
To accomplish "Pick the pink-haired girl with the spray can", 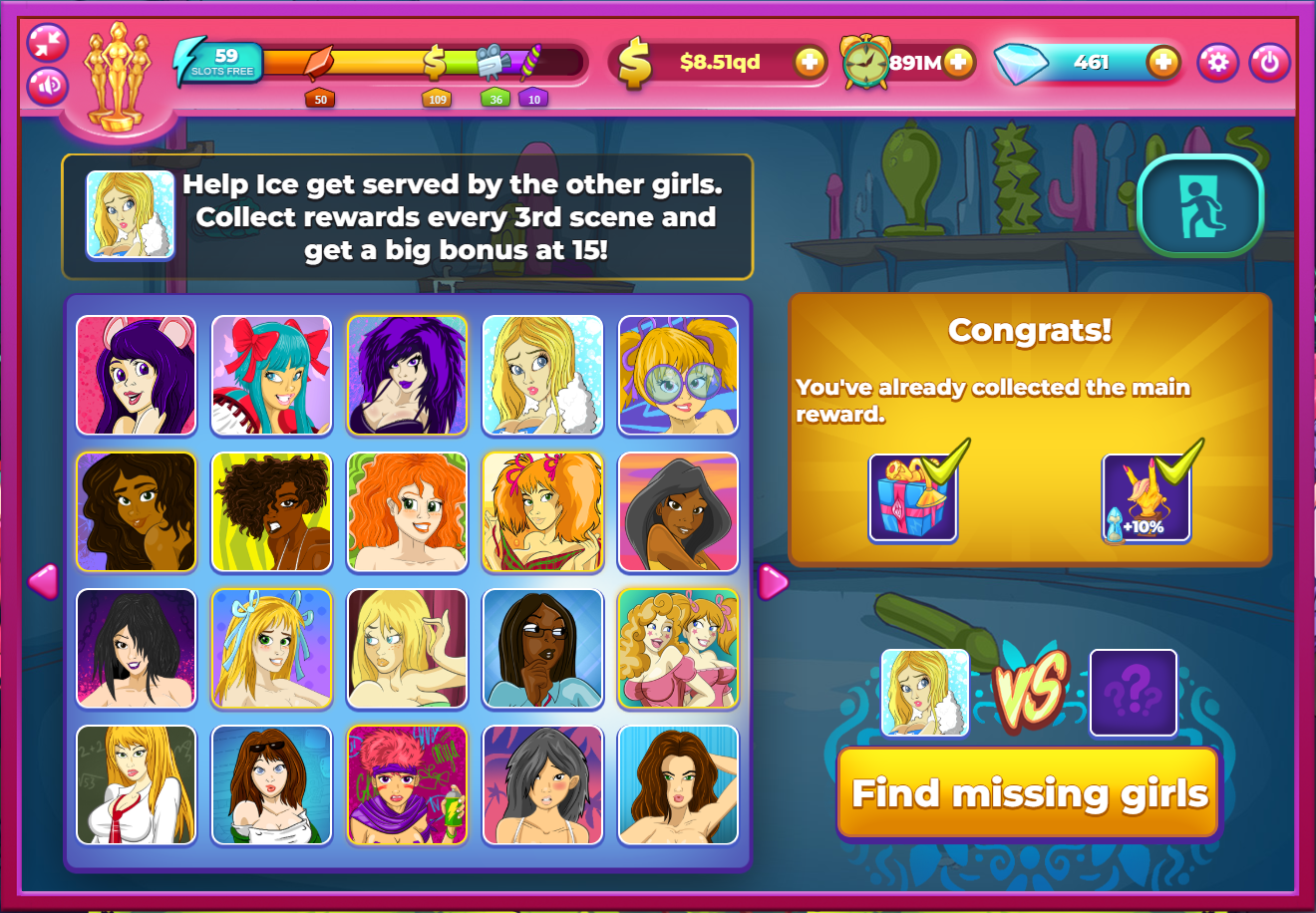I will 407,785.
